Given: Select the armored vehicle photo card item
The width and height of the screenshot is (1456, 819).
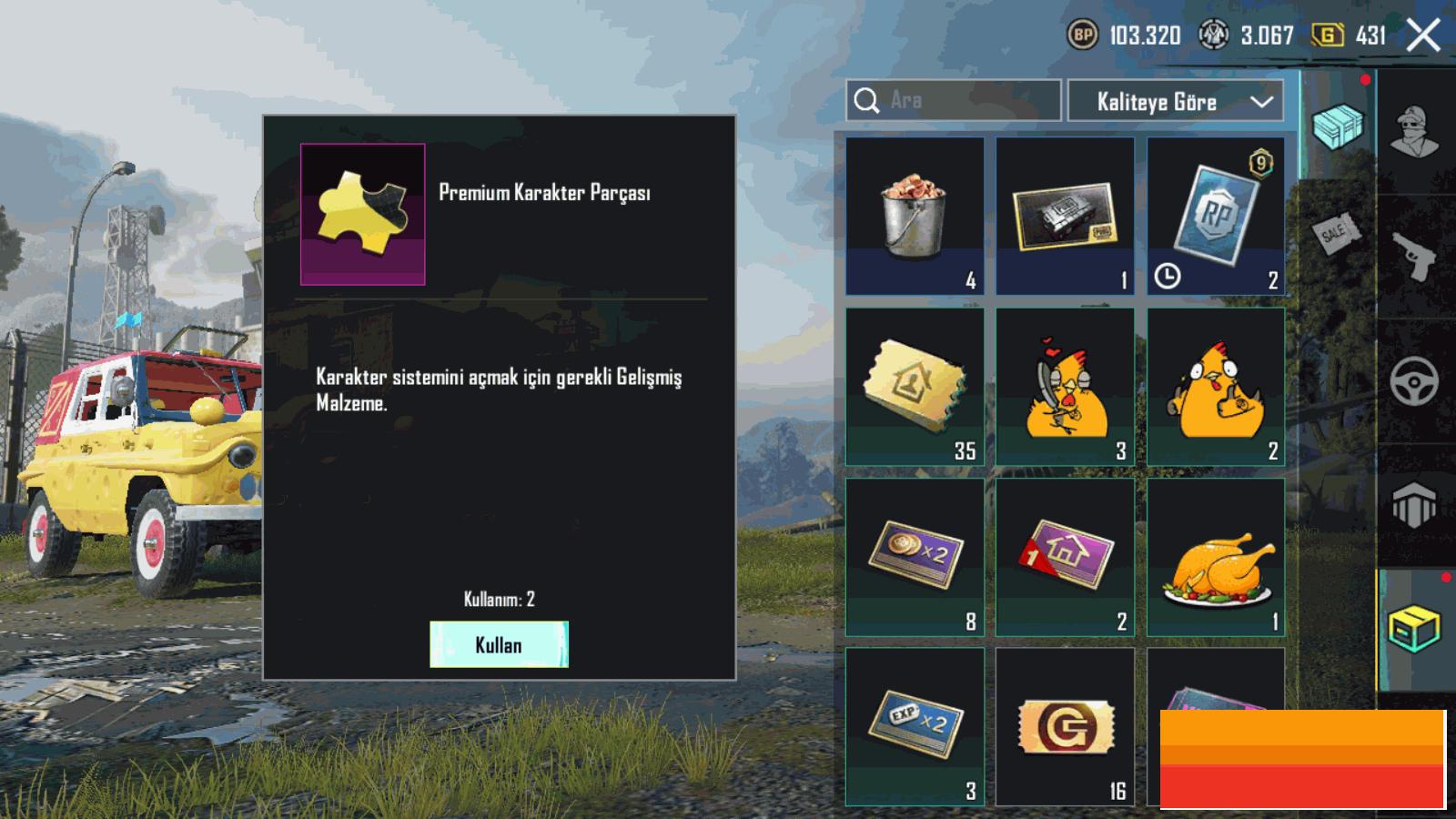Looking at the screenshot, I should (1065, 217).
